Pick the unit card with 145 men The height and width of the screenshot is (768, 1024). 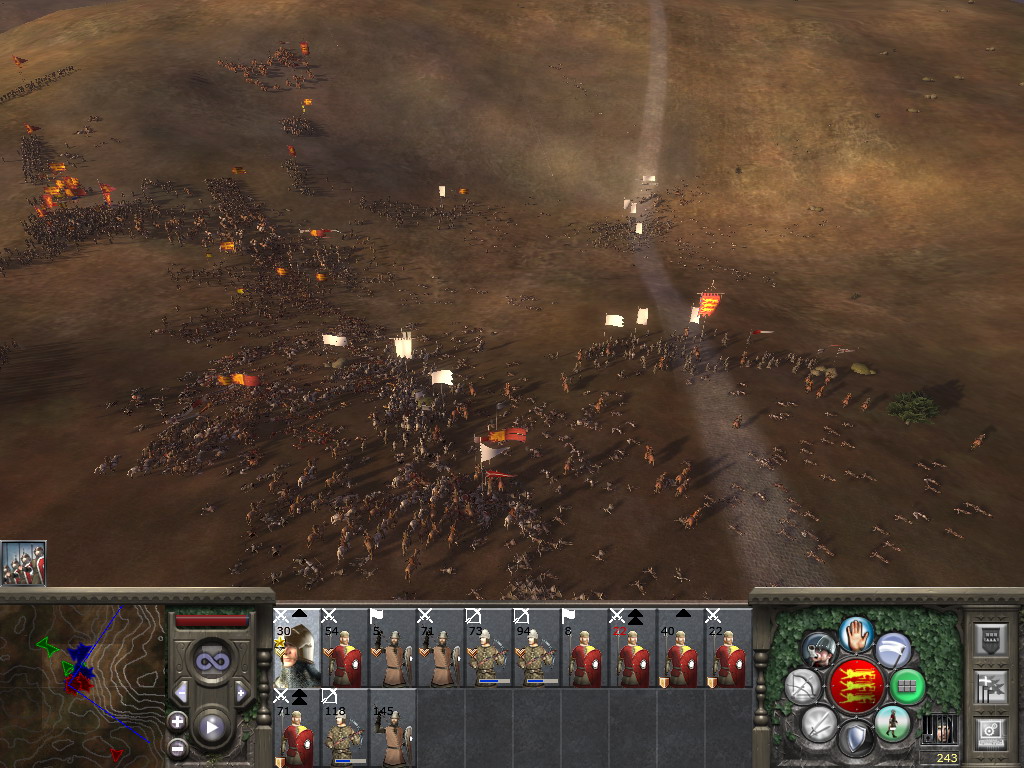393,728
